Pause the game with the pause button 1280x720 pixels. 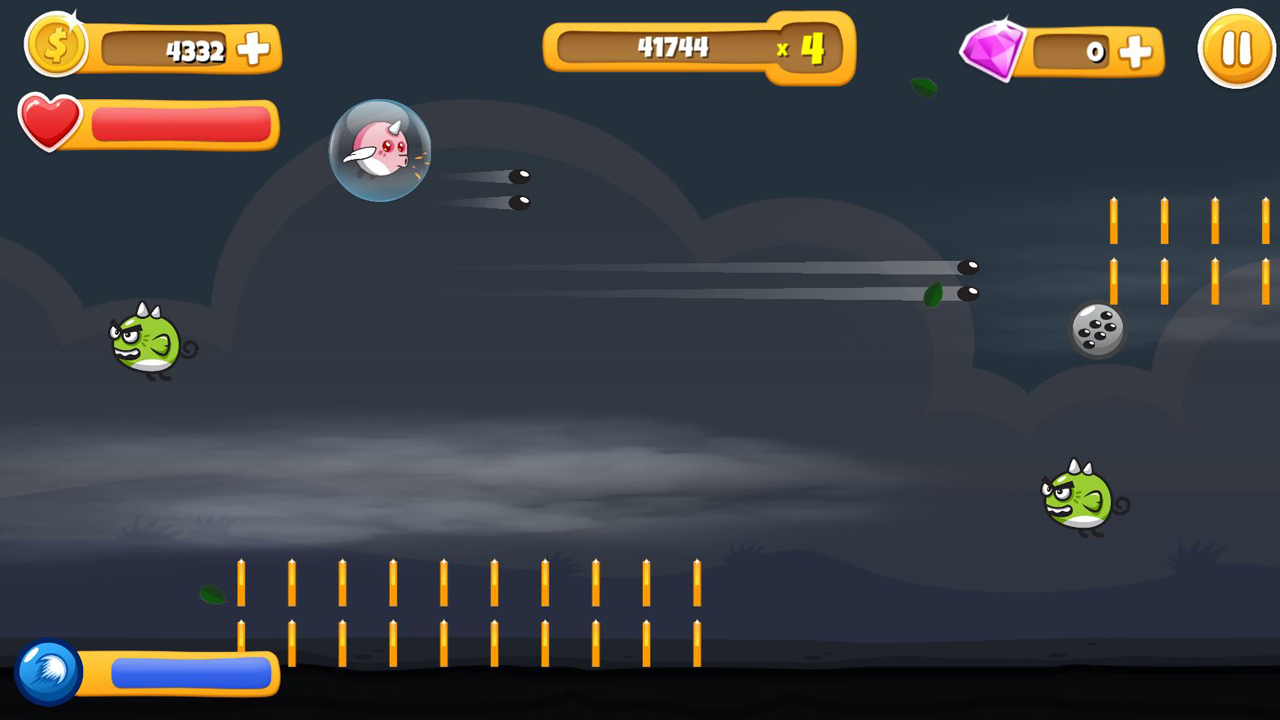(x=1236, y=47)
